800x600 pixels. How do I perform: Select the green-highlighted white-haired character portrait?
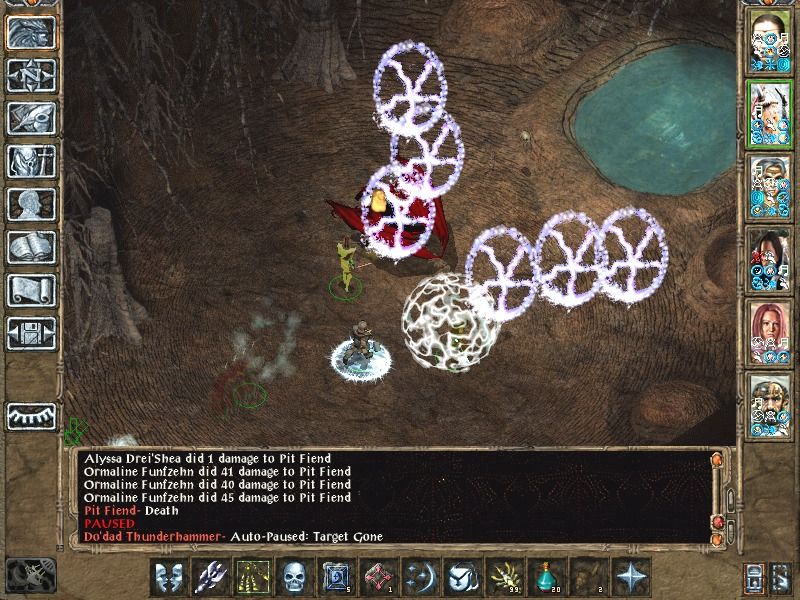pos(770,115)
